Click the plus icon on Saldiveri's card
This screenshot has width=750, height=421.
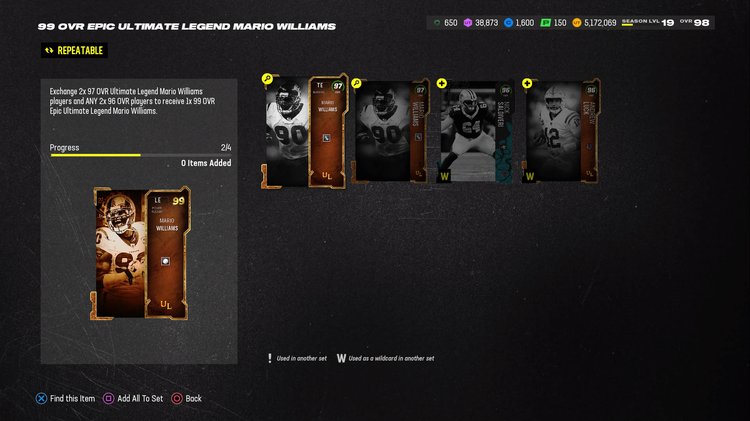click(x=442, y=83)
